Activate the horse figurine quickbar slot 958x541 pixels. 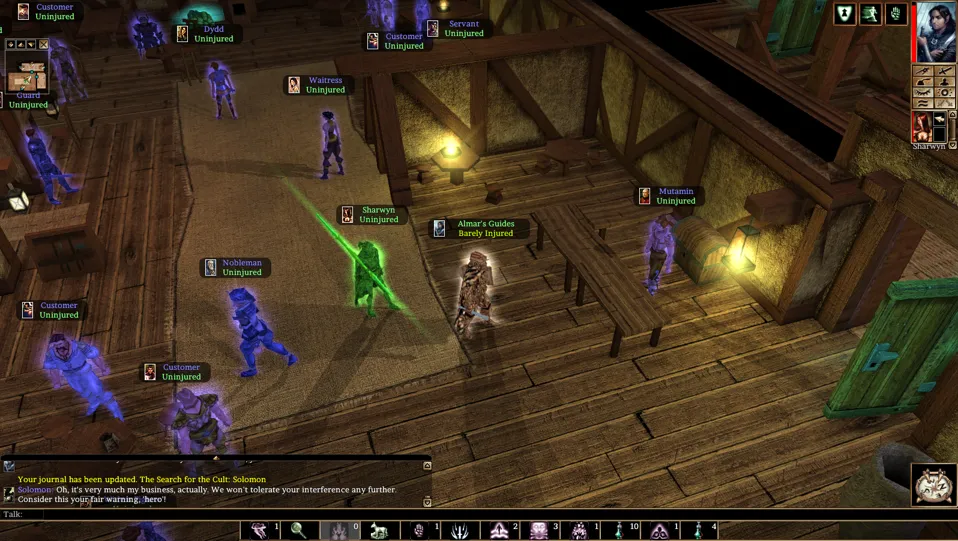pos(379,530)
